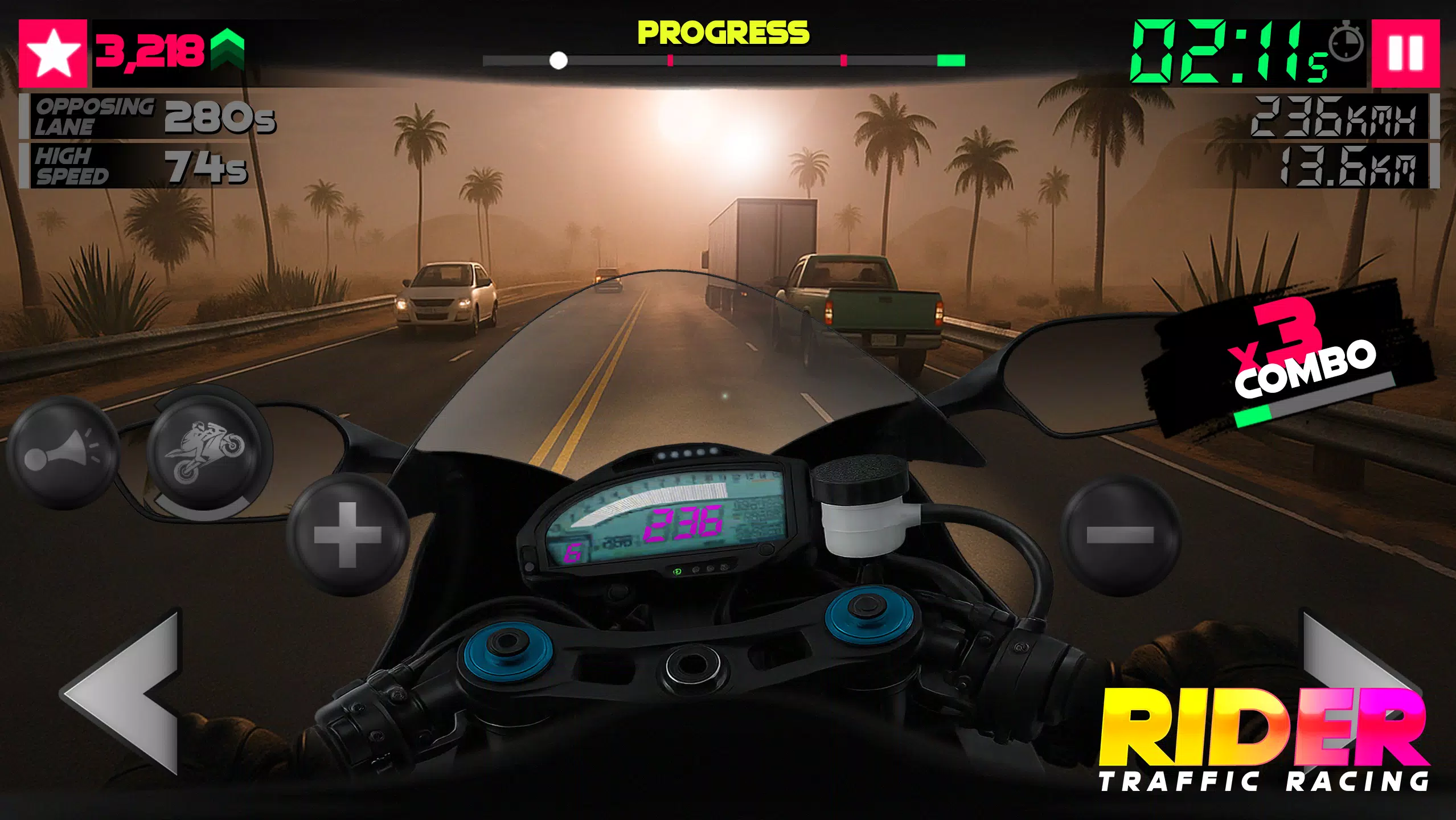Pause the race with the pause button
This screenshot has height=820, width=1456.
1405,53
